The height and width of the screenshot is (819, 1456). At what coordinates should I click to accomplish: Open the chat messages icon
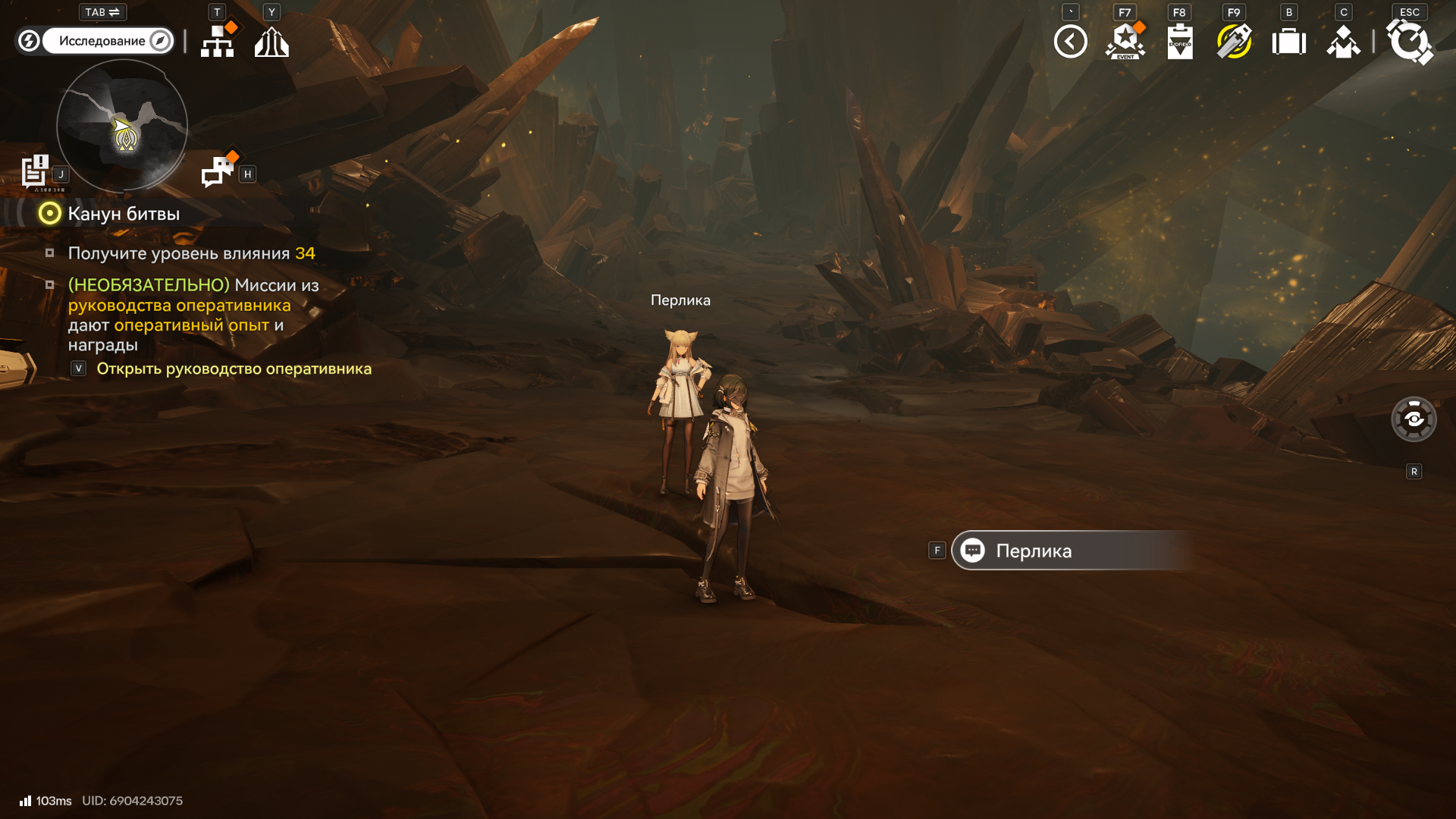coord(218,171)
